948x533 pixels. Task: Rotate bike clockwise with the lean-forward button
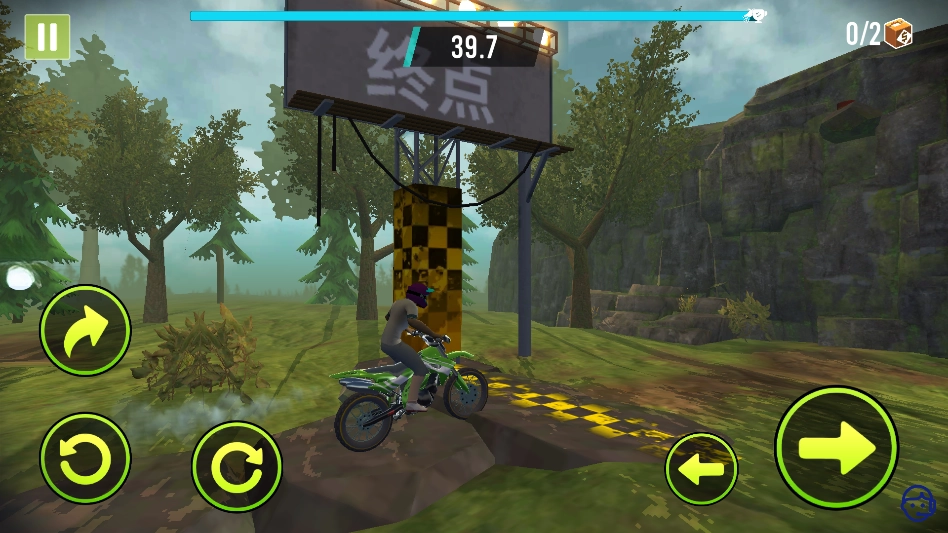pyautogui.click(x=236, y=466)
